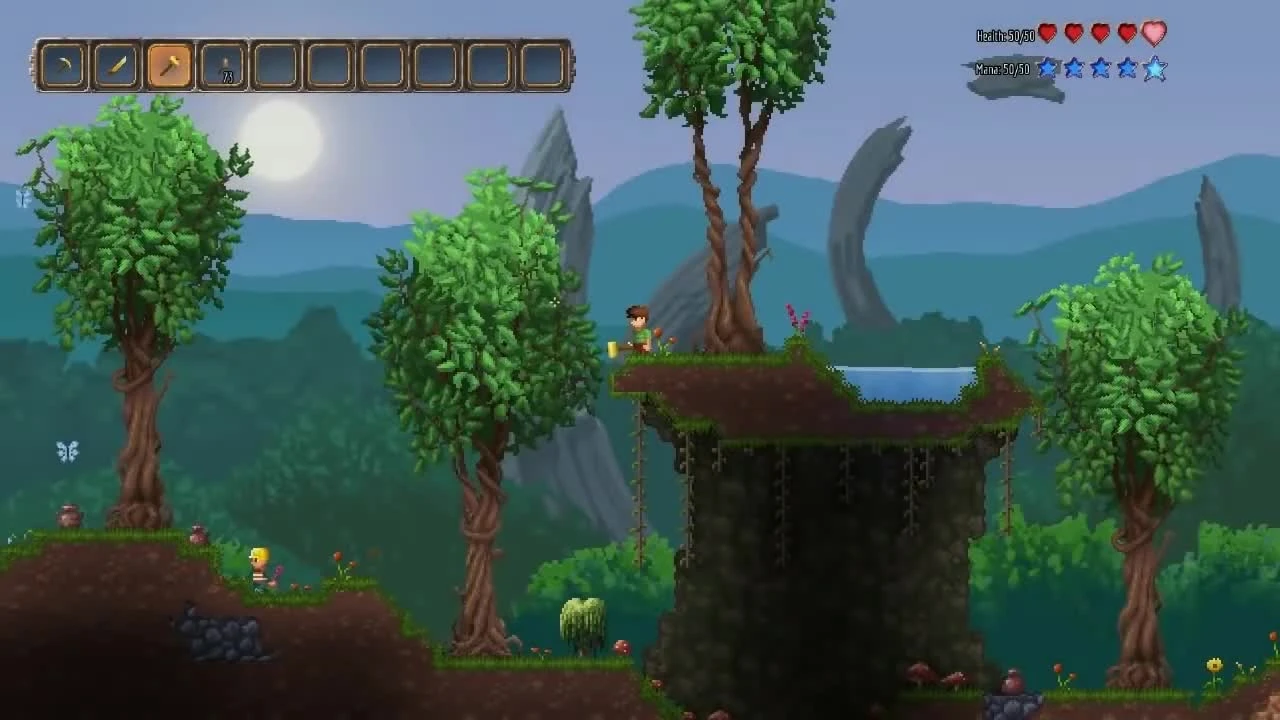The height and width of the screenshot is (720, 1280).
Task: Click the first red health heart
Action: click(x=1046, y=33)
